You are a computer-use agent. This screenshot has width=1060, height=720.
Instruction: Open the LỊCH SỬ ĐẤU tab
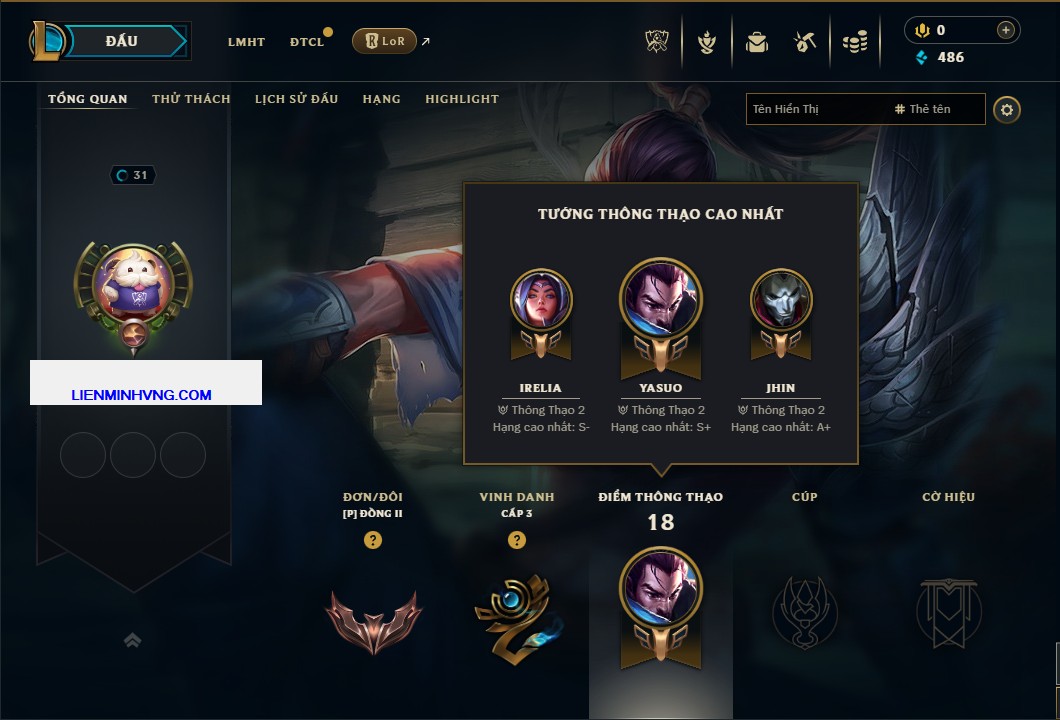296,99
